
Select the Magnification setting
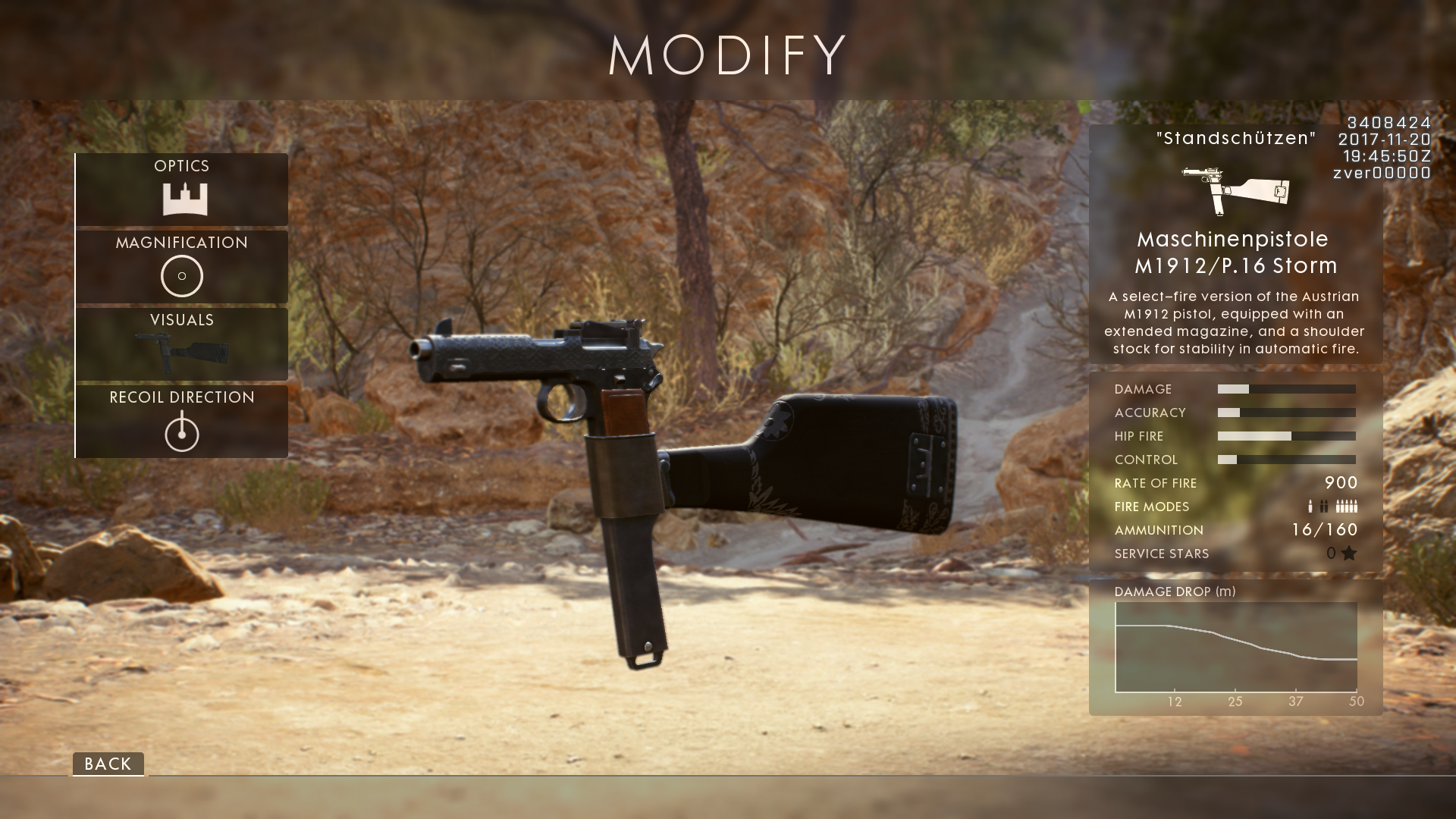[x=182, y=267]
